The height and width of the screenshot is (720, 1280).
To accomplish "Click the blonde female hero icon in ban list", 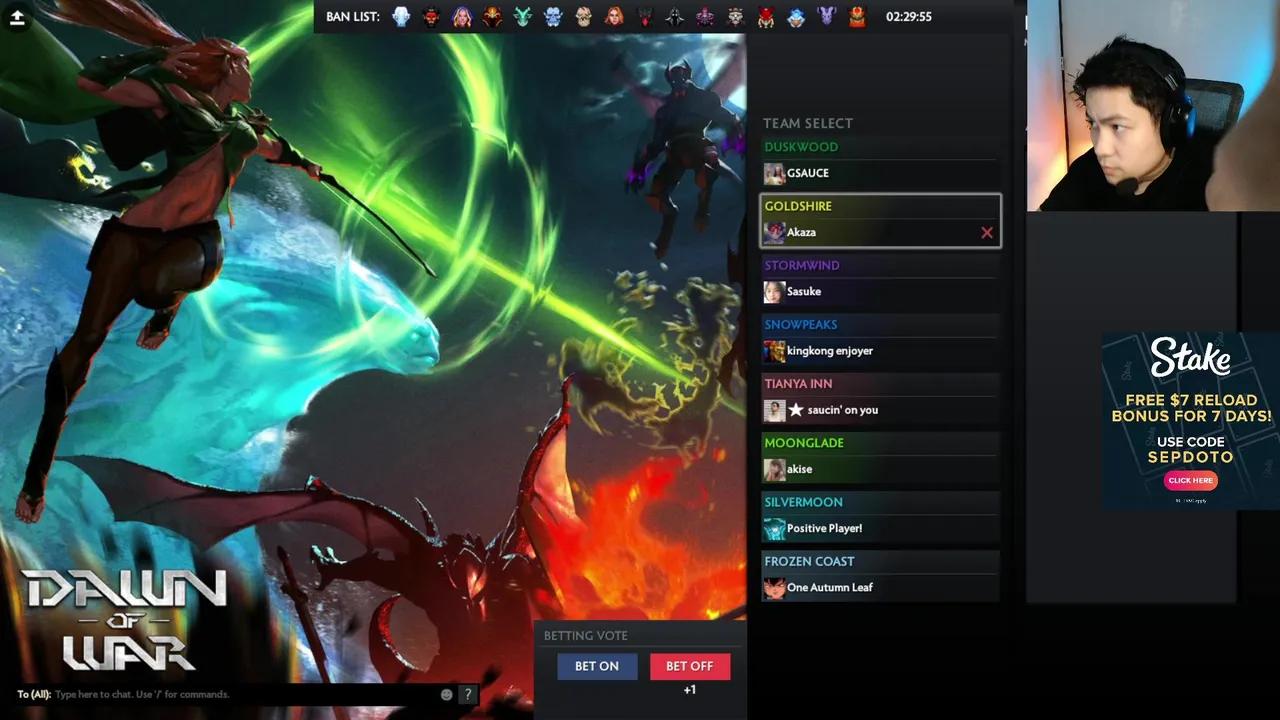I will [462, 16].
